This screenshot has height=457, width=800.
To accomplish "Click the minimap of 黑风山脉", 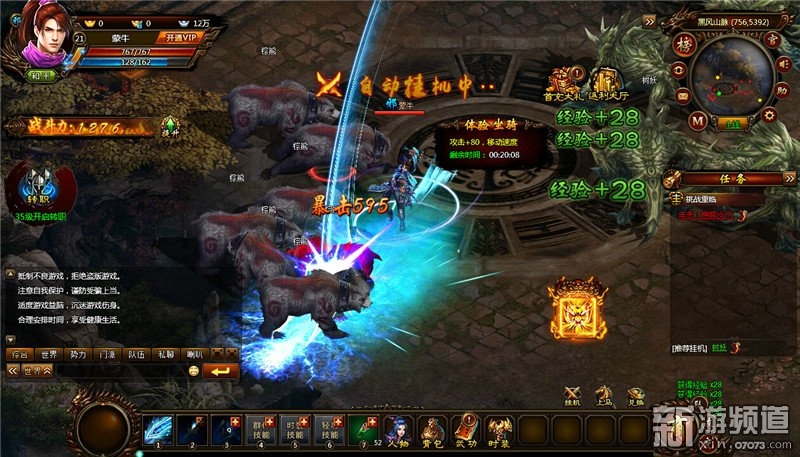I will coord(731,74).
